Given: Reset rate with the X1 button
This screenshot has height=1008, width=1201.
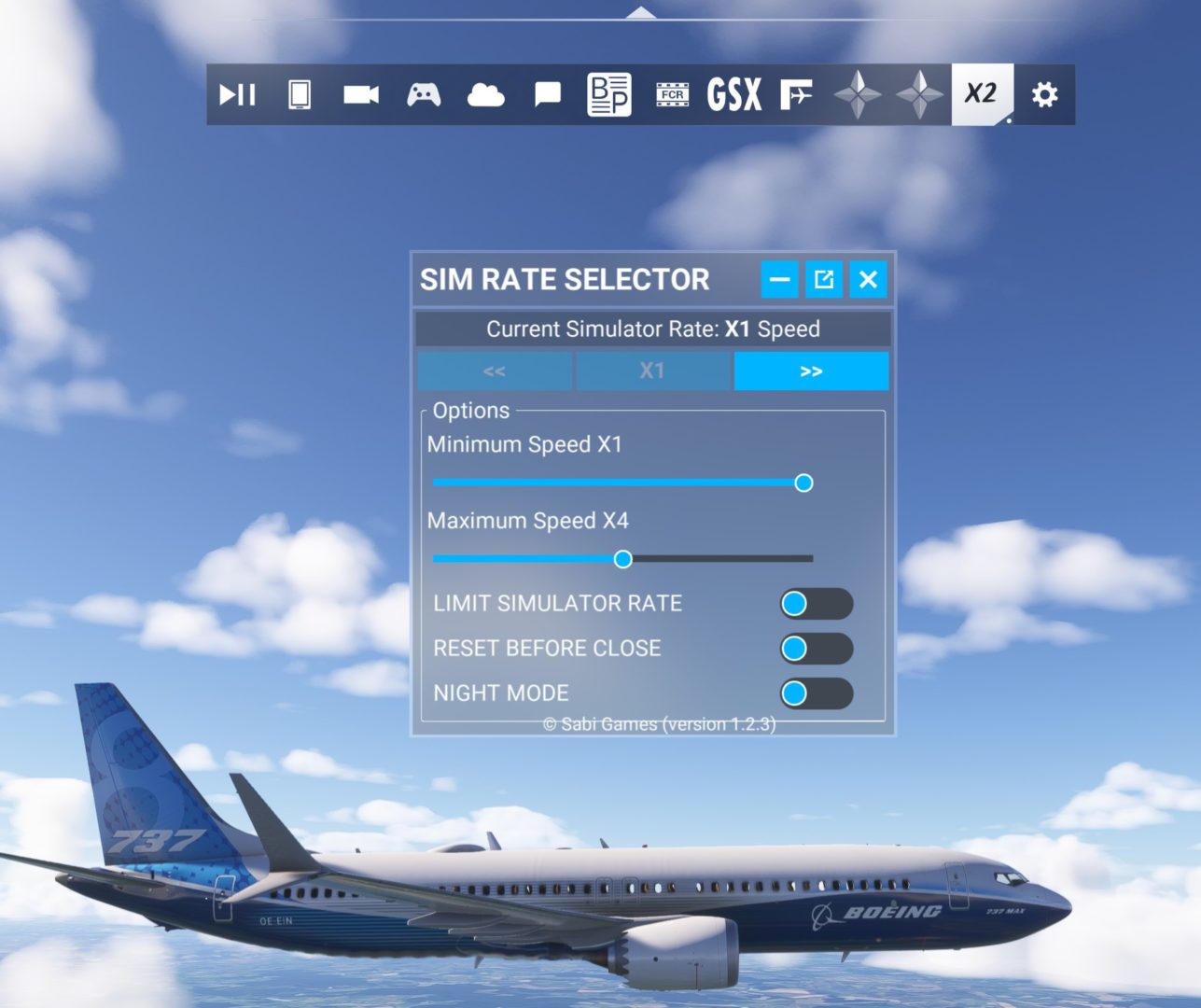Looking at the screenshot, I should (652, 371).
